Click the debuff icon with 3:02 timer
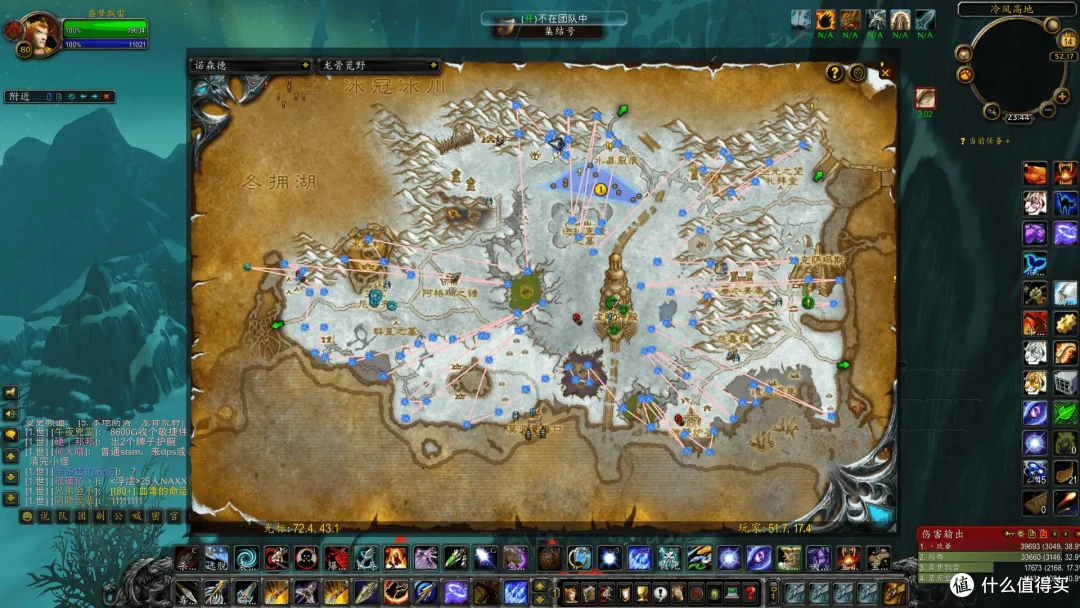 925,98
